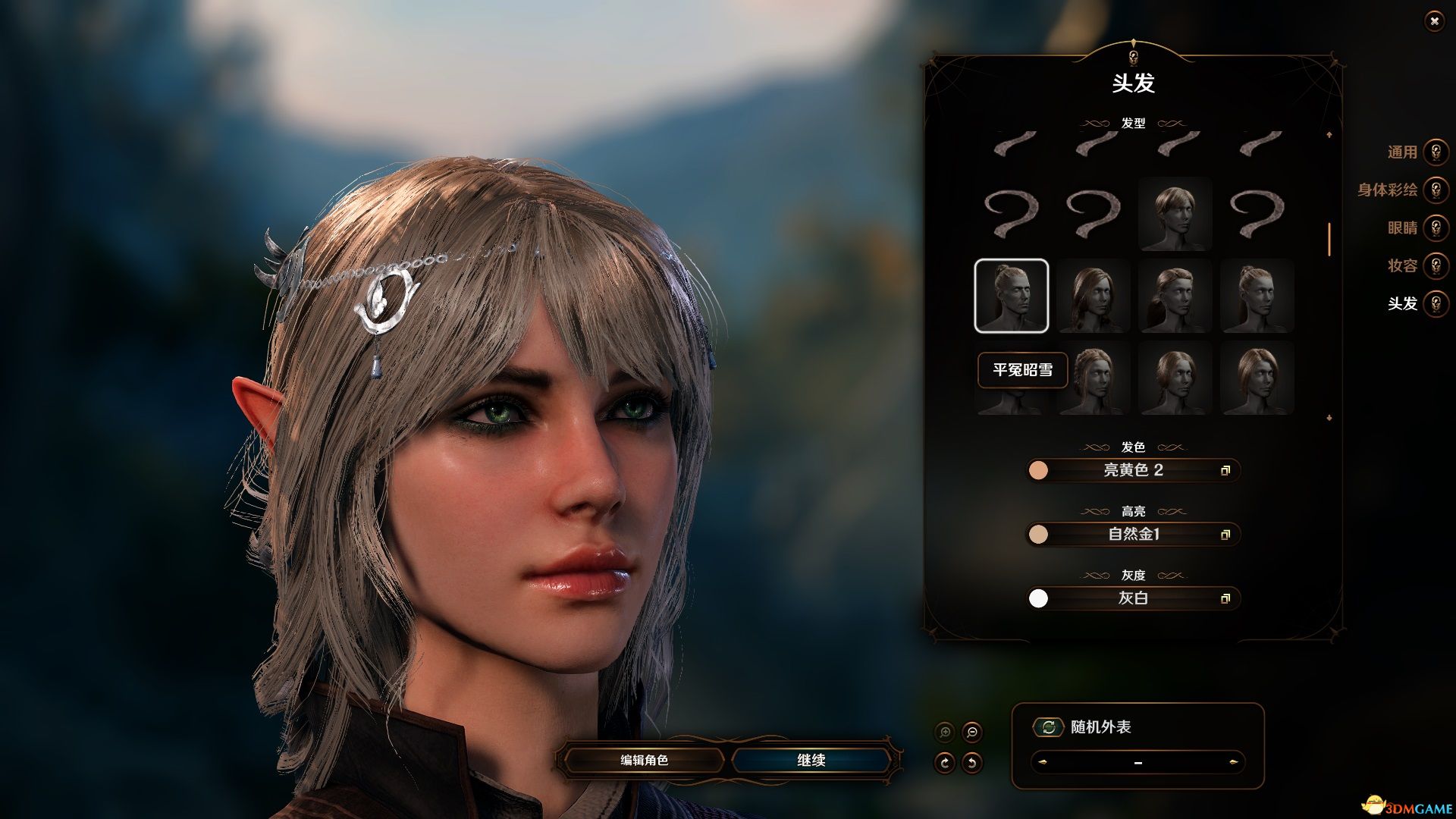
Task: Click the hairstyle list's down scroll arrow
Action: 1329,418
